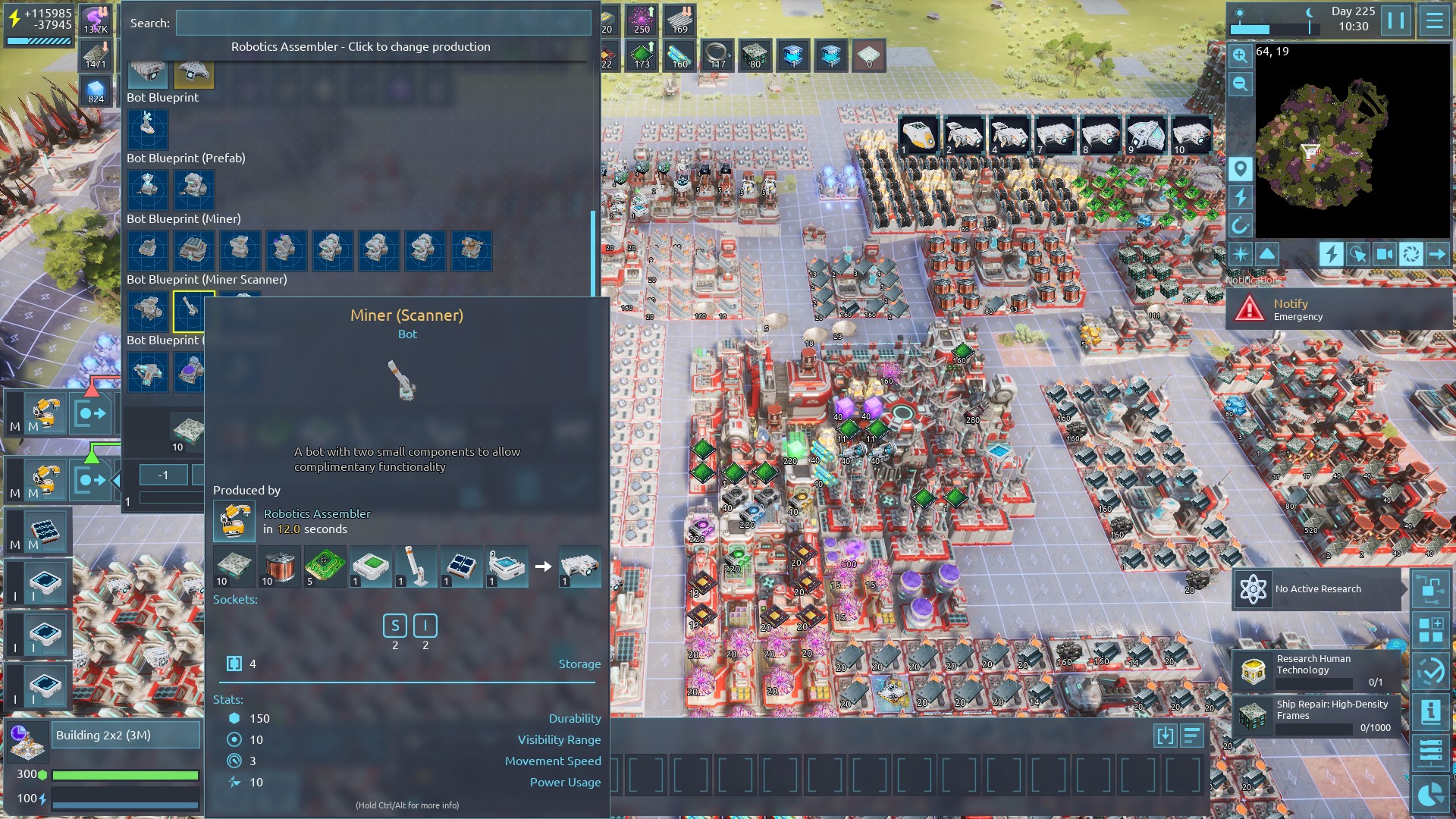Select the yellow bot in unit slot 1

(918, 135)
